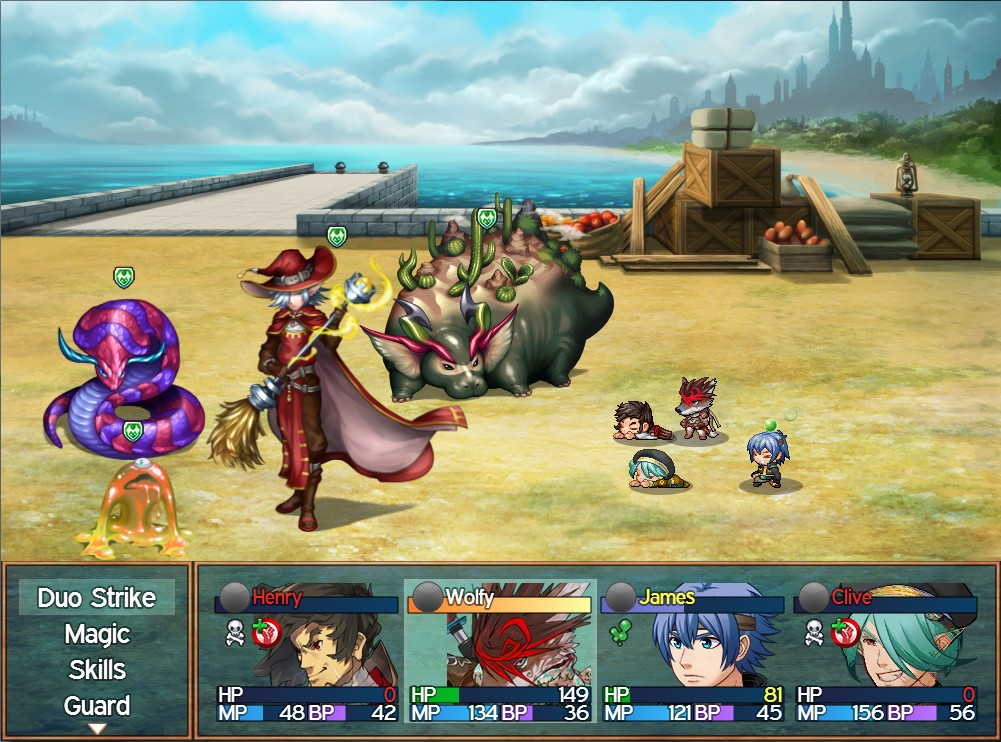Choose the Magic command

point(97,634)
